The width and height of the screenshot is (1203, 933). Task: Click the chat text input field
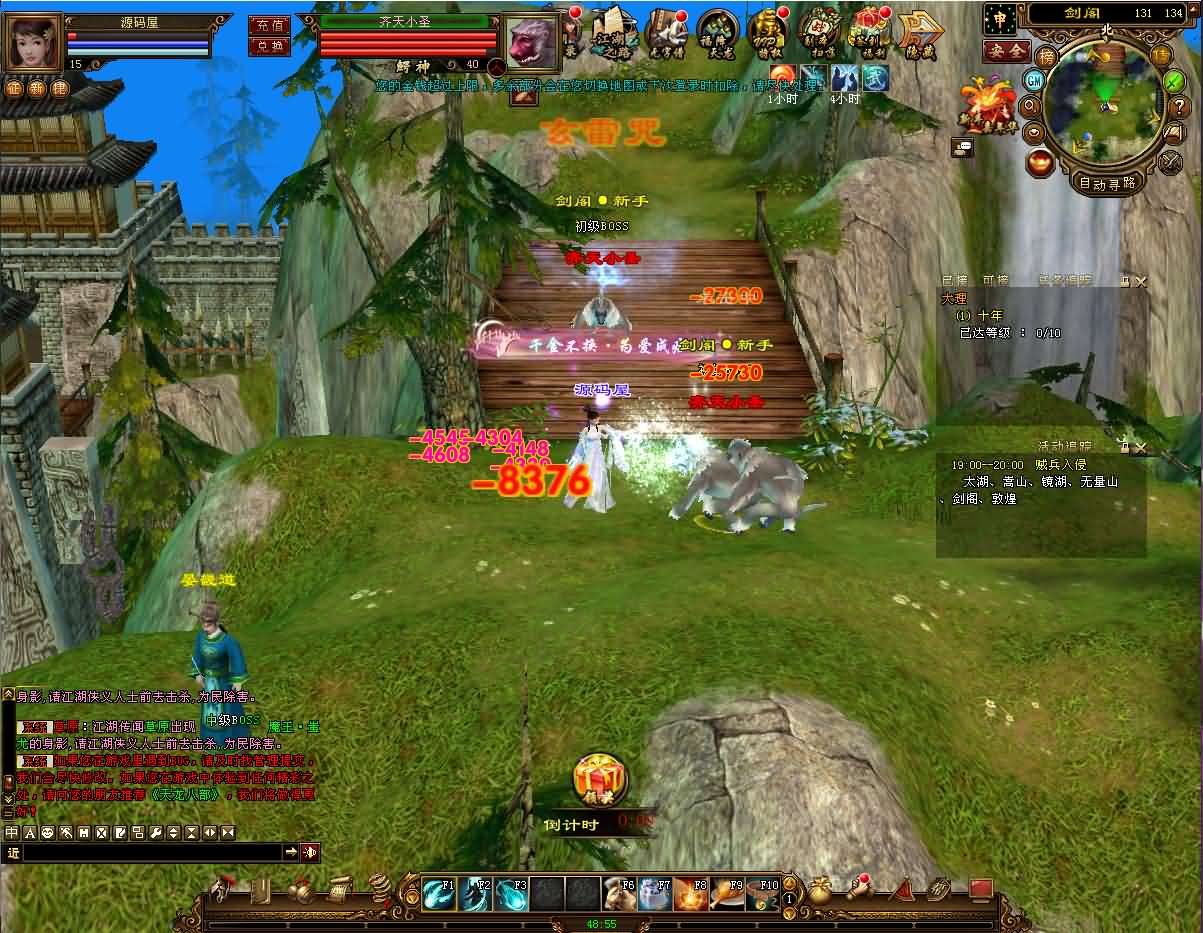[x=152, y=852]
